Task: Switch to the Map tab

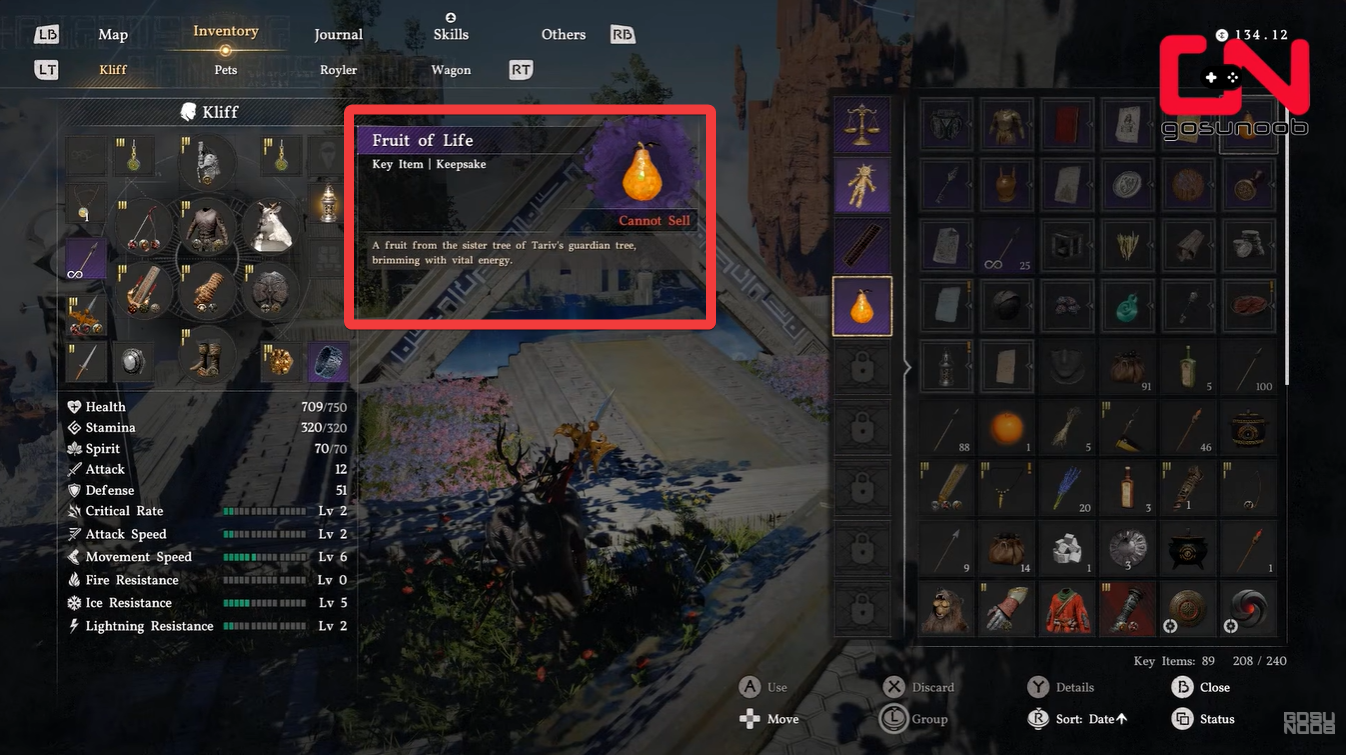Action: [113, 34]
